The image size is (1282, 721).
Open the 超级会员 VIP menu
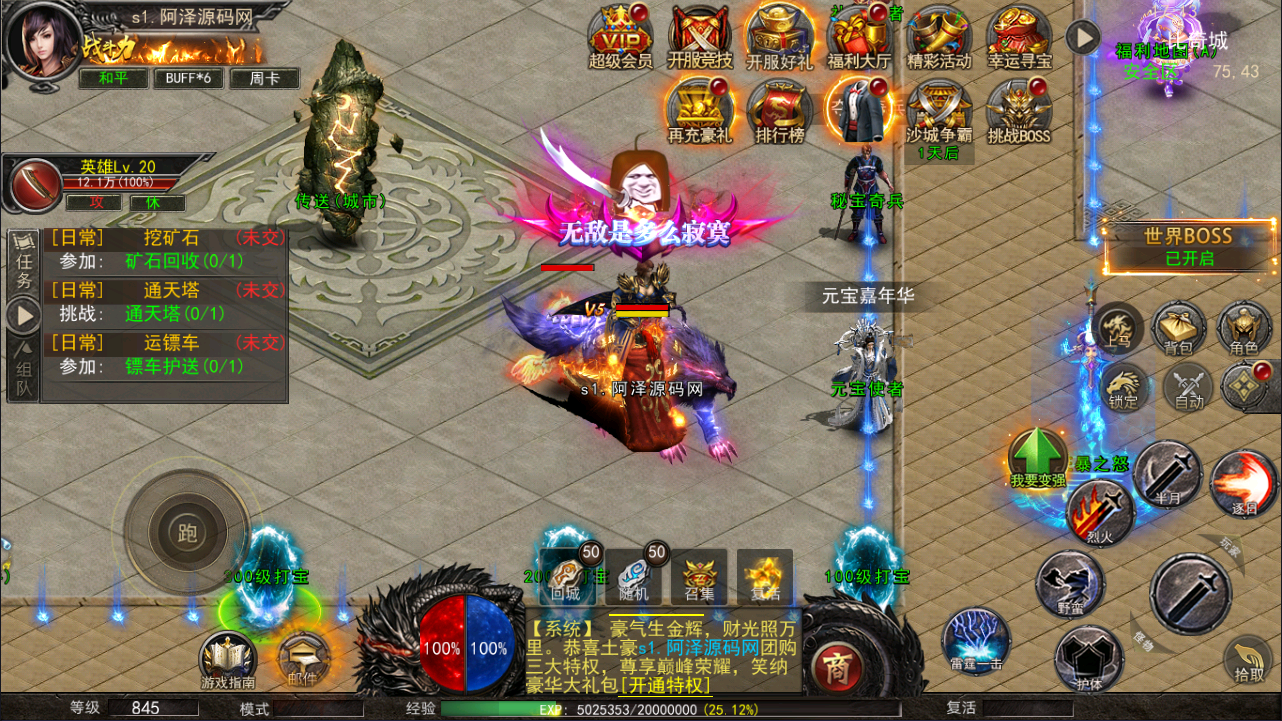[x=620, y=34]
